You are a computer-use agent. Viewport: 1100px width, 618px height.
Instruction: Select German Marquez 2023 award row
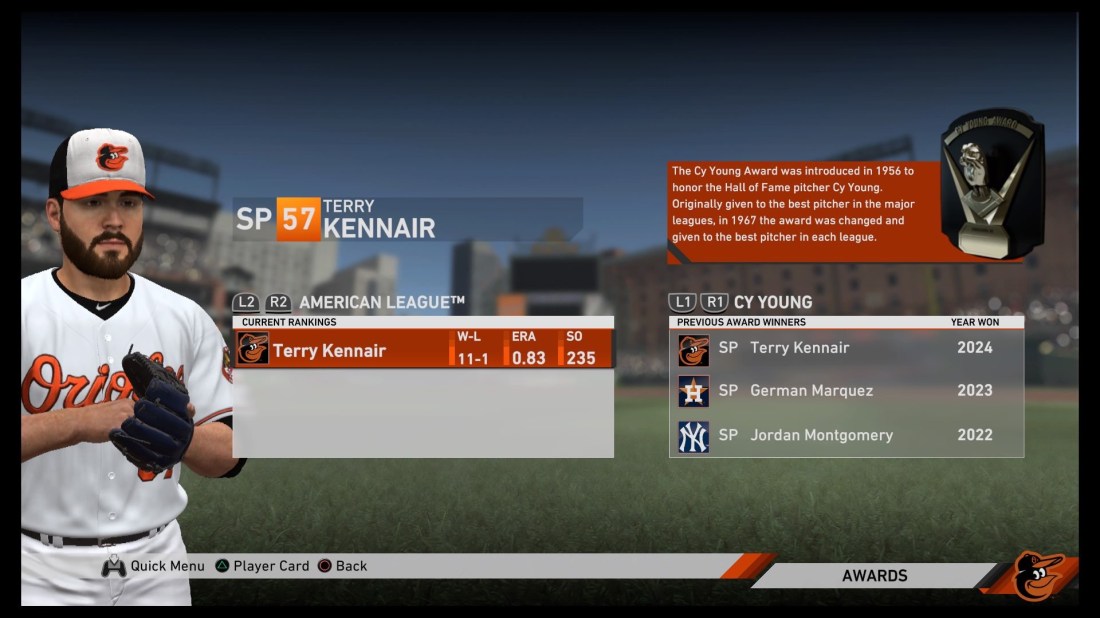click(x=846, y=391)
